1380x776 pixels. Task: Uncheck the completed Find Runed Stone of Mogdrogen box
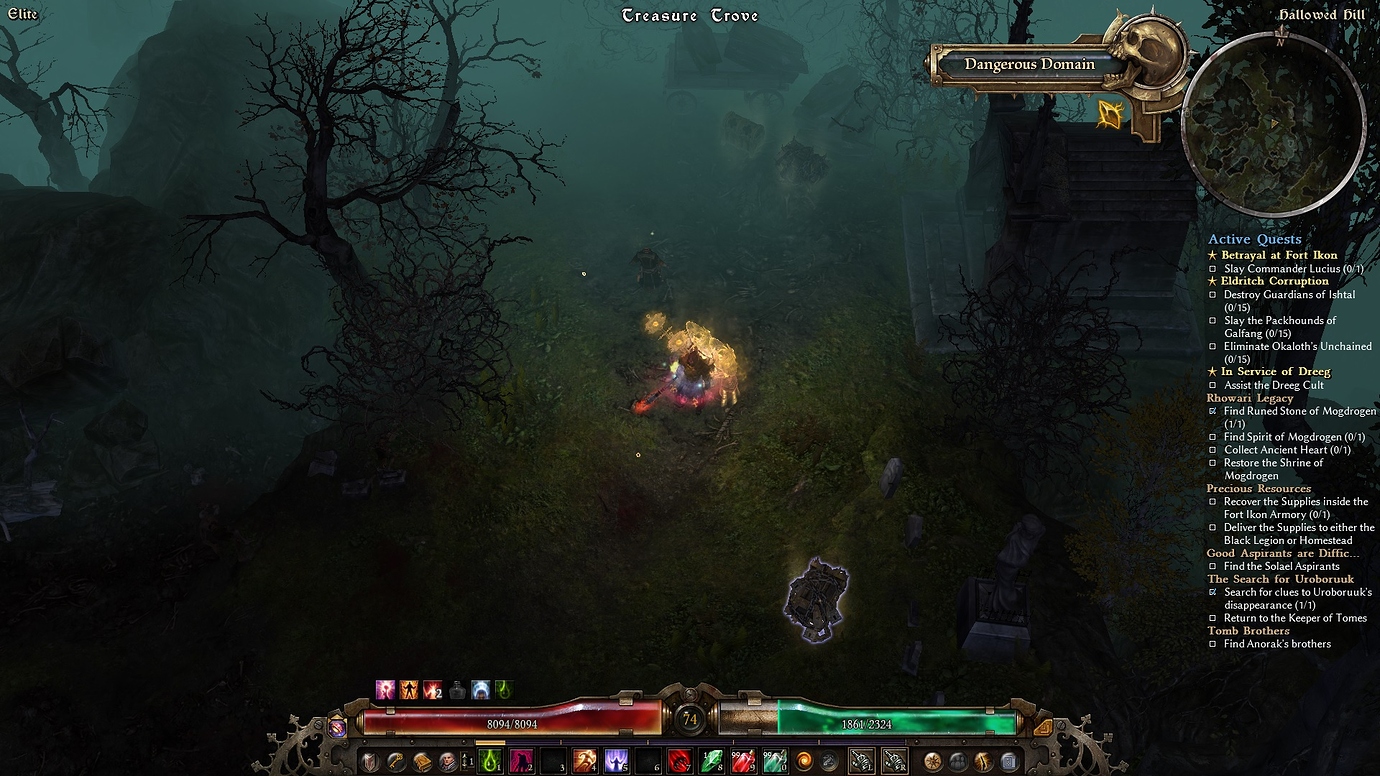pos(1212,410)
